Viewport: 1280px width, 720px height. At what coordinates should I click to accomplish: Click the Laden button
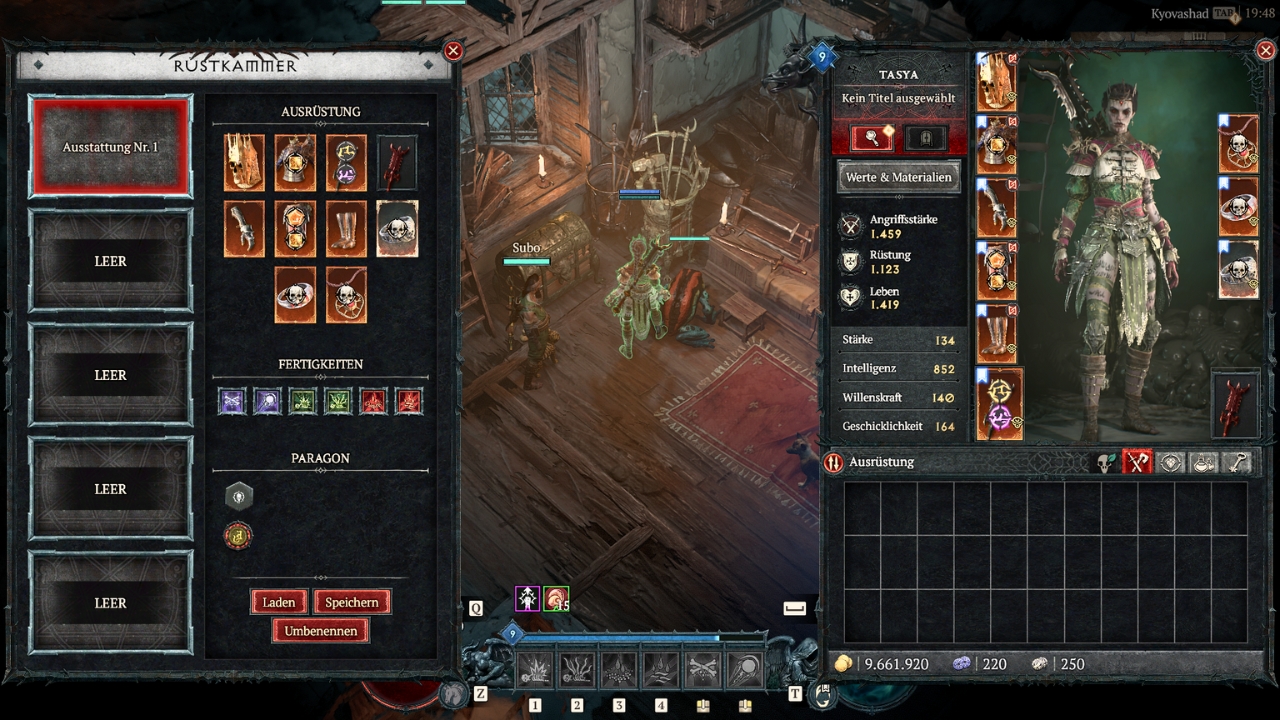pos(279,602)
